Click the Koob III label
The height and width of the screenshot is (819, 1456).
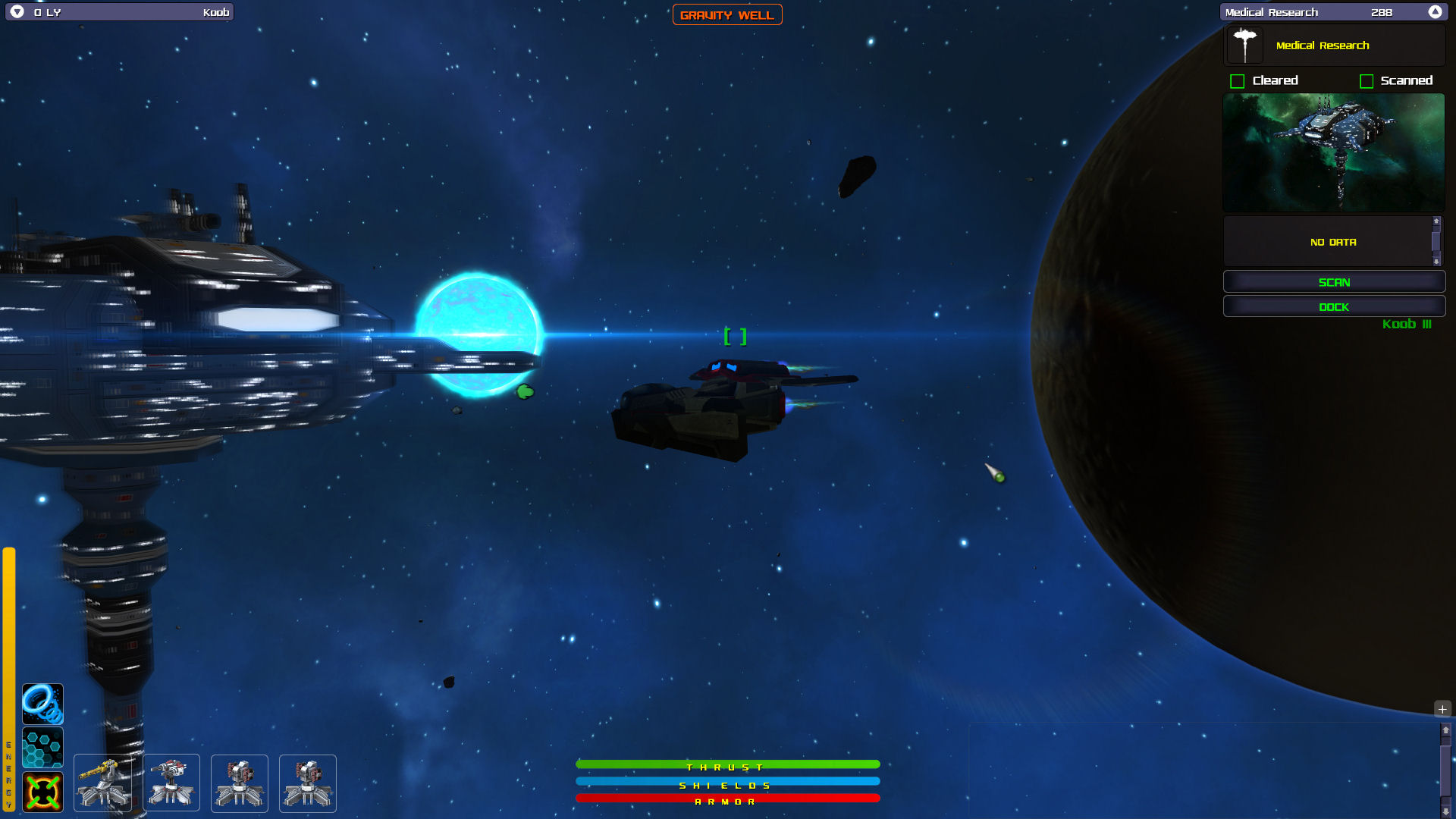(x=1407, y=325)
